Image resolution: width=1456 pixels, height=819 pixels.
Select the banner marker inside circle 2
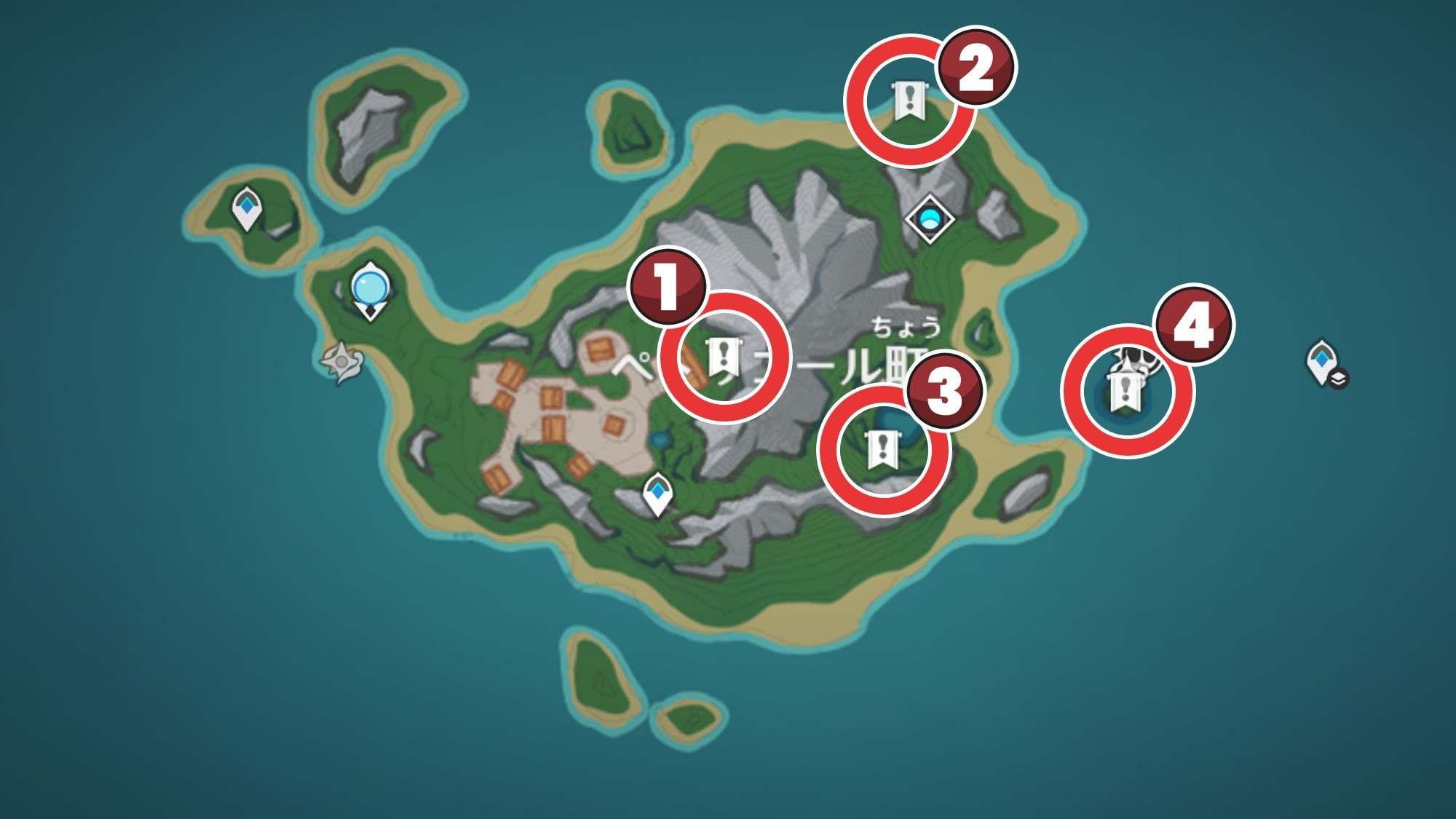[x=908, y=100]
